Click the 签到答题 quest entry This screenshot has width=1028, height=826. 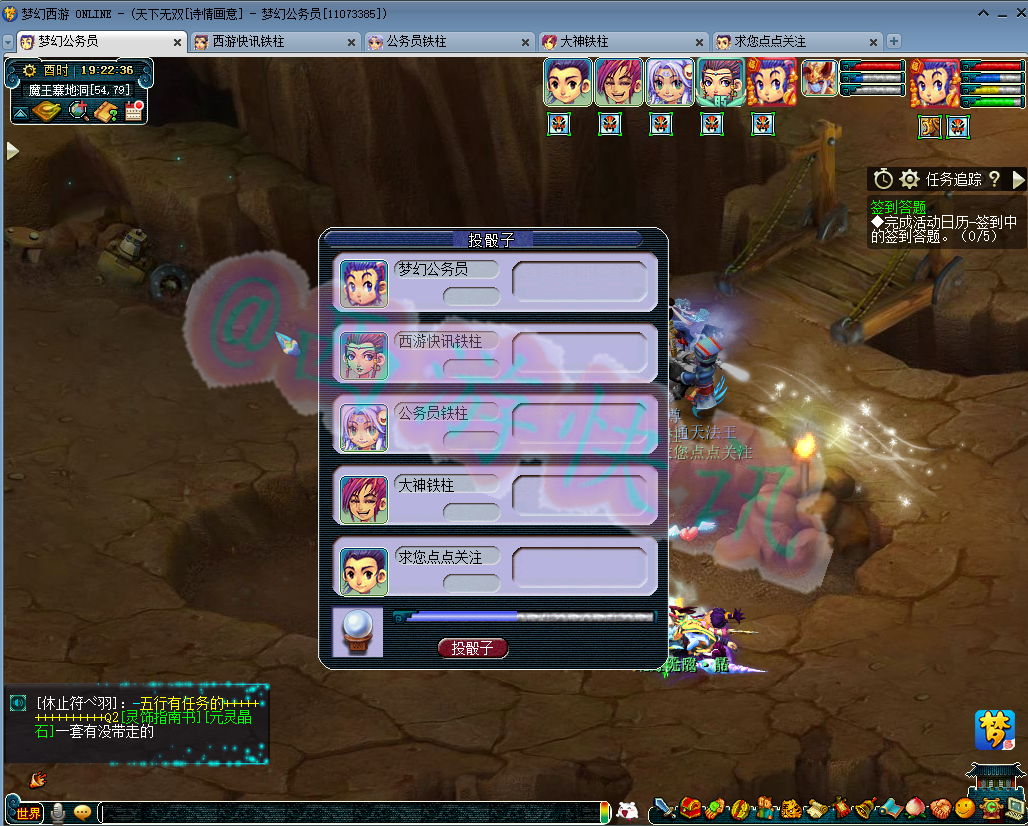point(898,207)
